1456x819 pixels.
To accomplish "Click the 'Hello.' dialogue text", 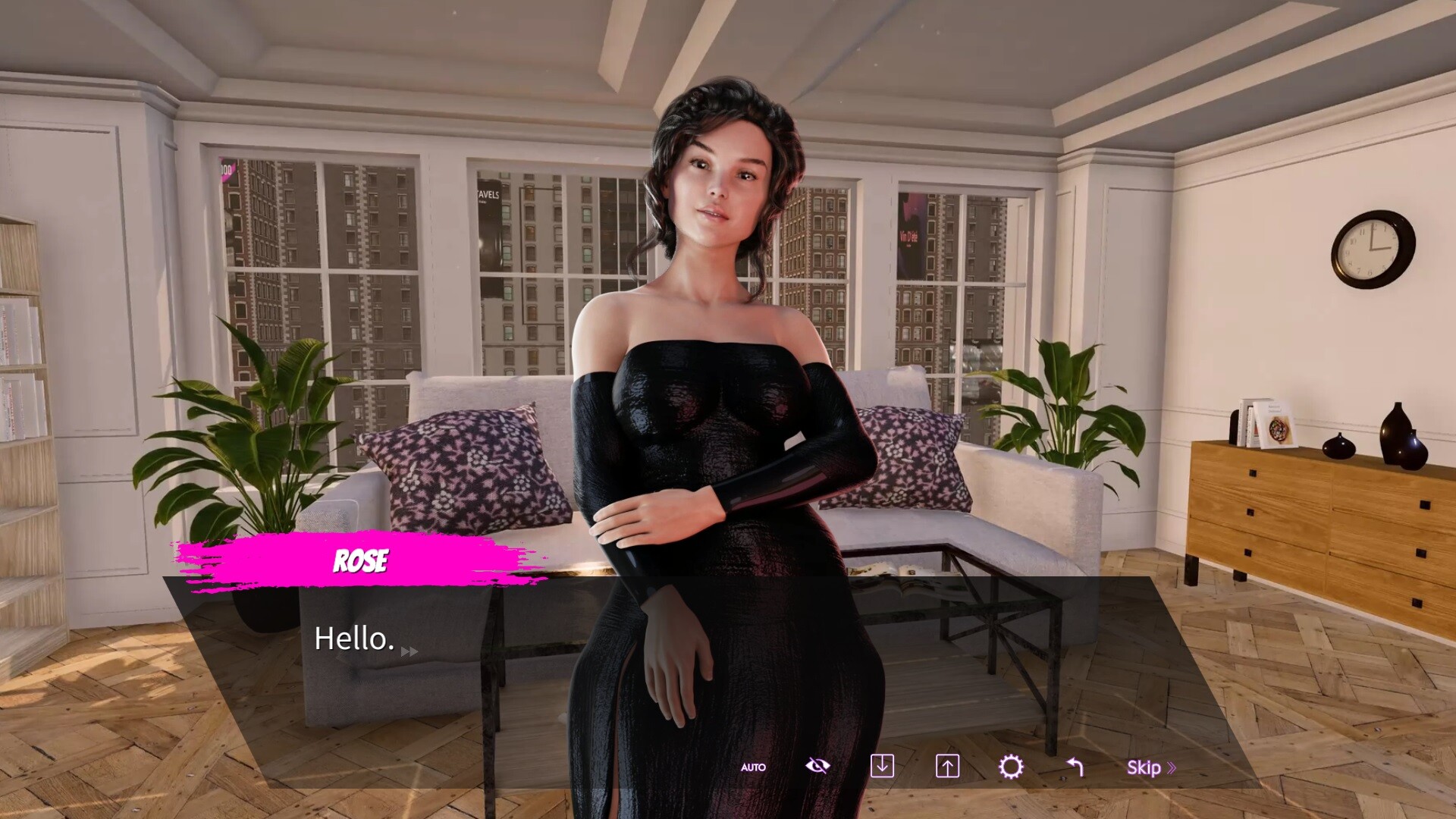I will coord(353,639).
